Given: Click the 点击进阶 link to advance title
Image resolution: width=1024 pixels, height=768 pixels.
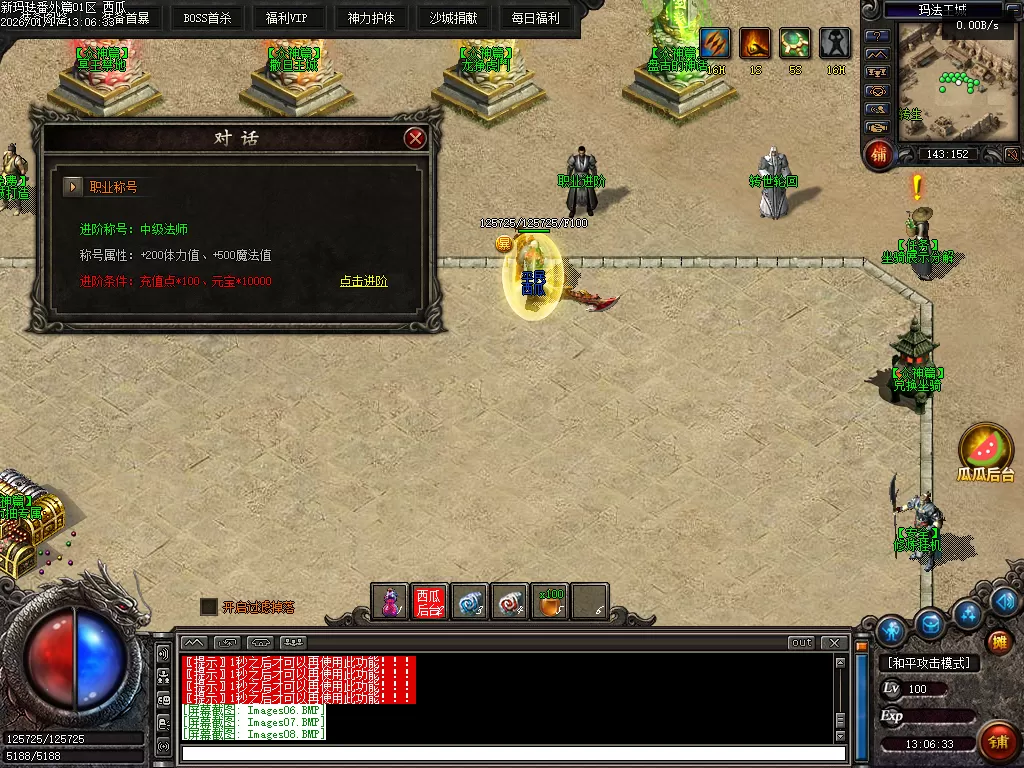Looking at the screenshot, I should pyautogui.click(x=364, y=281).
